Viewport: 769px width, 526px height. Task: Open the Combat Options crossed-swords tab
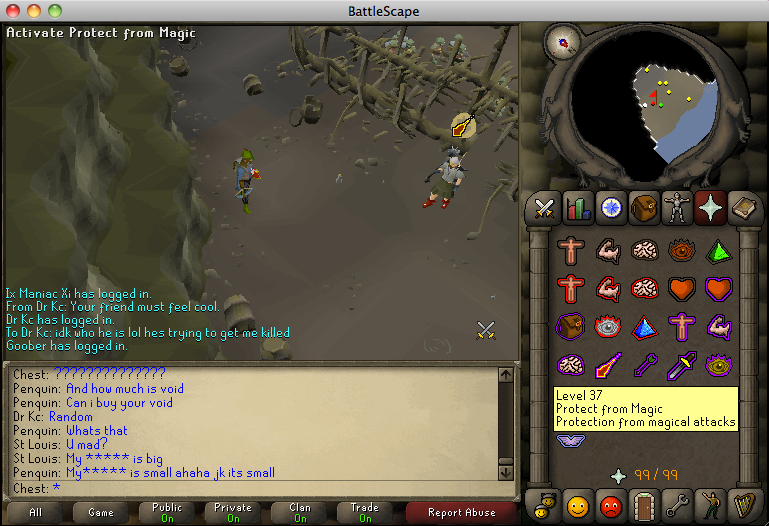tap(544, 208)
